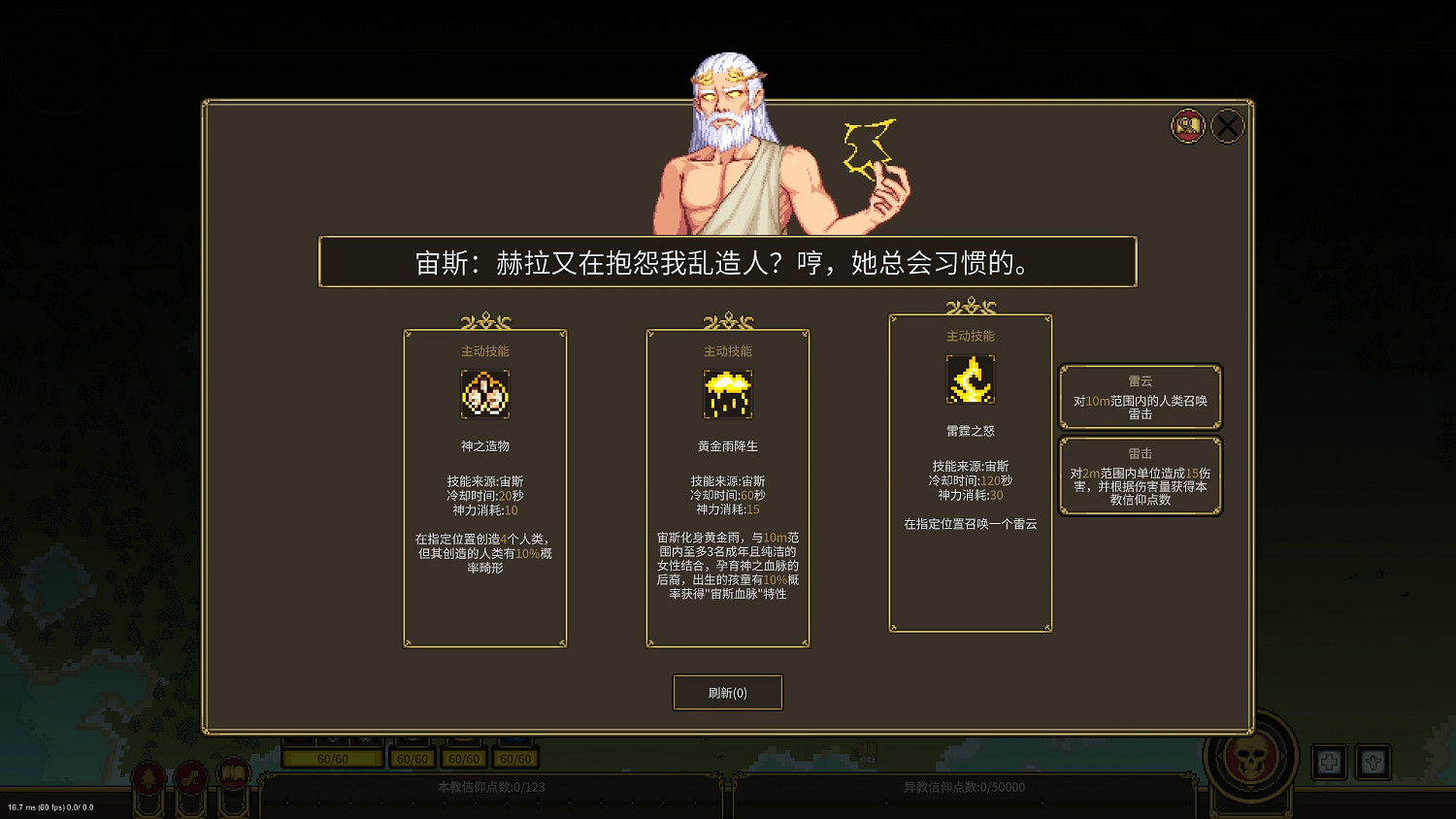Open the book emblem near the bottom left

coord(233,774)
